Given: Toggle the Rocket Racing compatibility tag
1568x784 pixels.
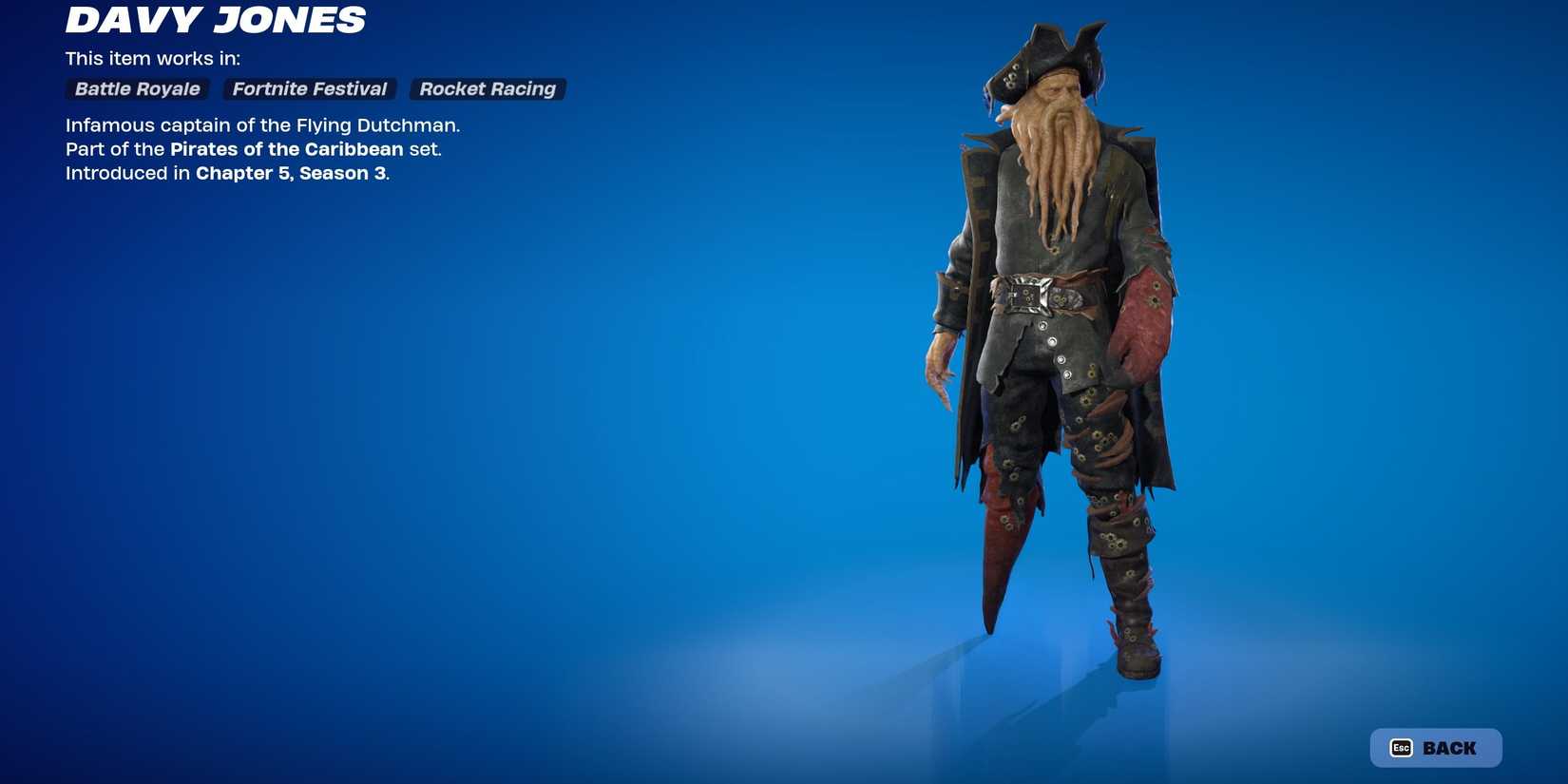Looking at the screenshot, I should point(487,88).
